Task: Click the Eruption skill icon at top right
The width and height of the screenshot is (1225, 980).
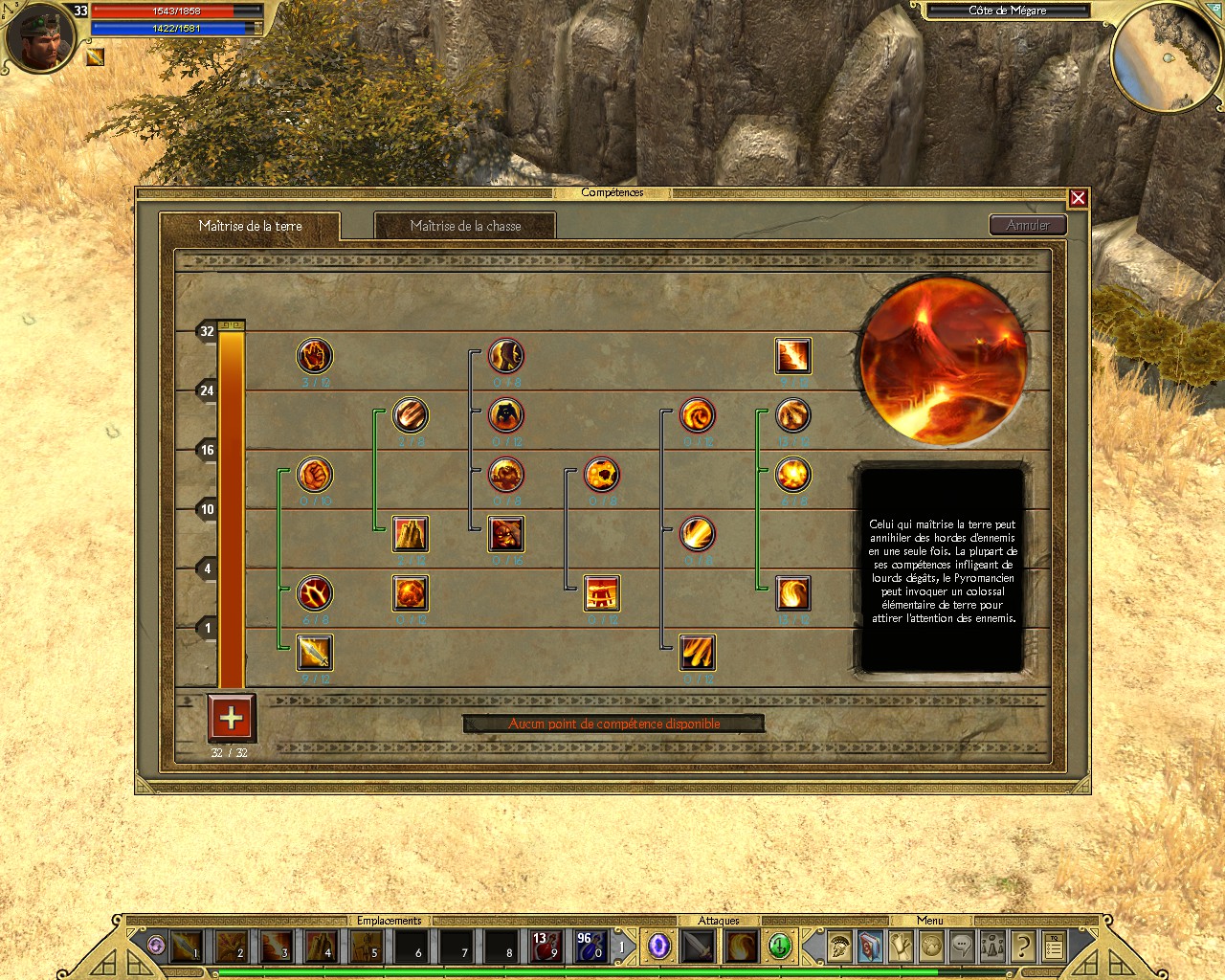Action: 793,355
